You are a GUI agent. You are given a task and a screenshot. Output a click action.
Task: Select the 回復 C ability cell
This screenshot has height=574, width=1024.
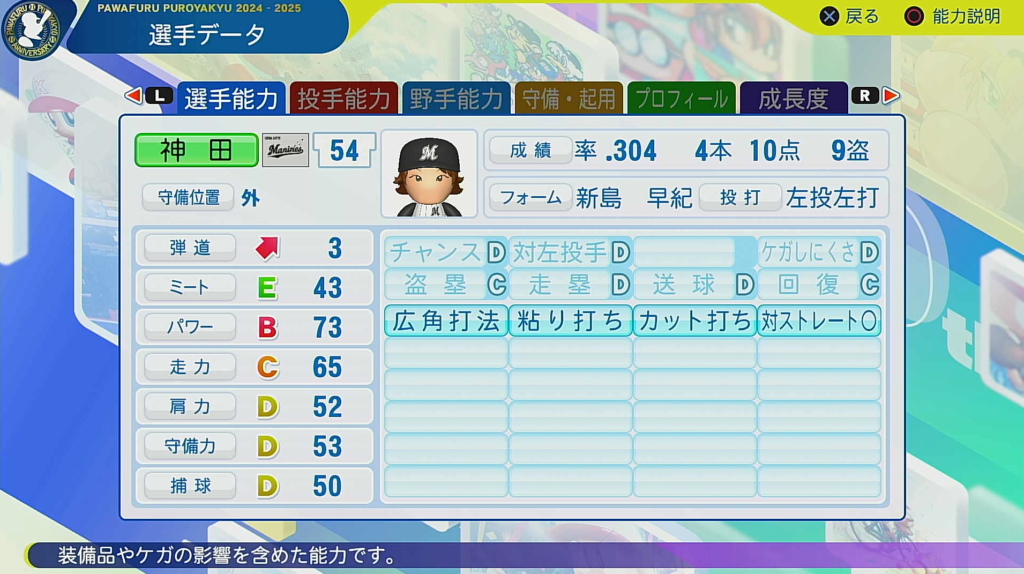point(819,285)
